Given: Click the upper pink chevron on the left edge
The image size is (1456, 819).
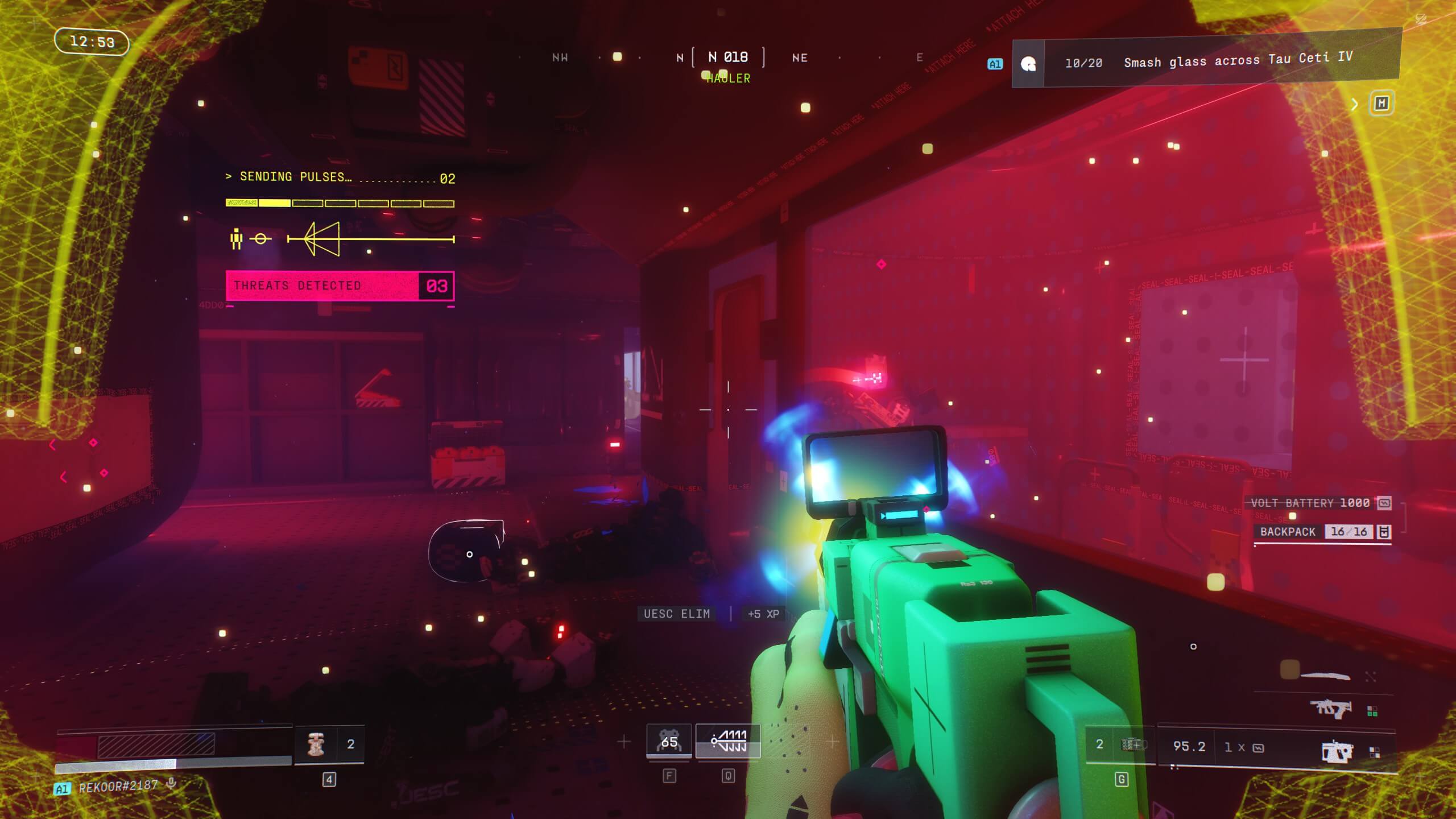Looking at the screenshot, I should coord(52,445).
